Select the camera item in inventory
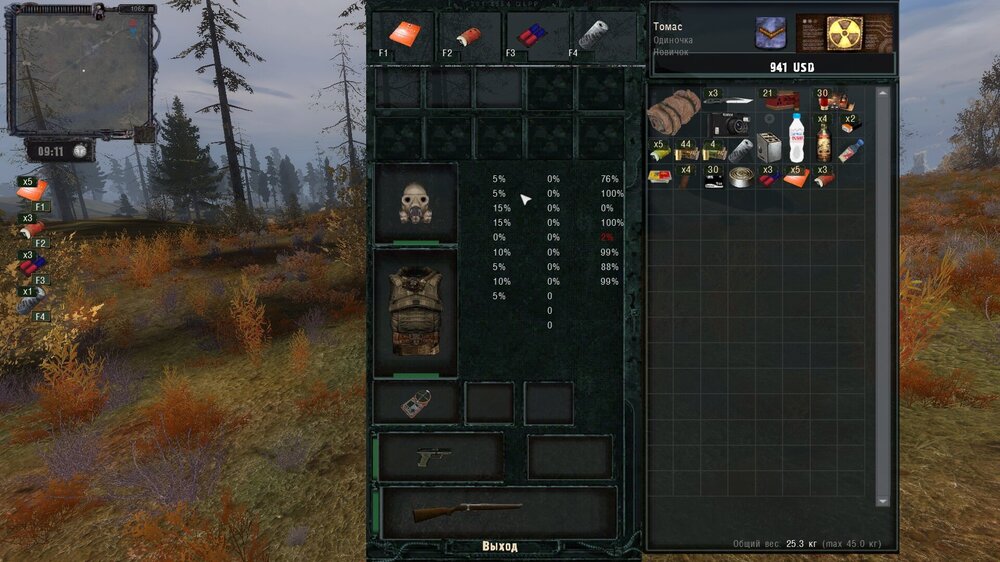This screenshot has width=1000, height=562. click(735, 125)
